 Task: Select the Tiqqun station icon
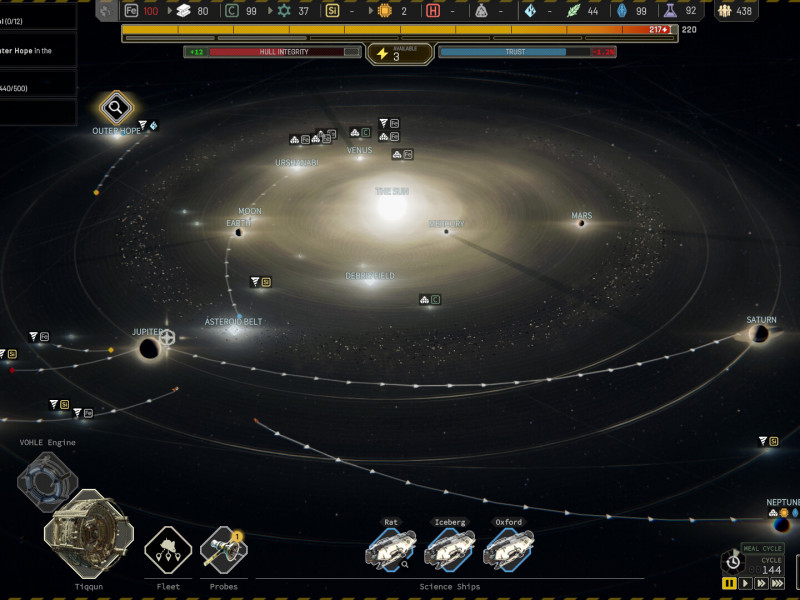88,533
